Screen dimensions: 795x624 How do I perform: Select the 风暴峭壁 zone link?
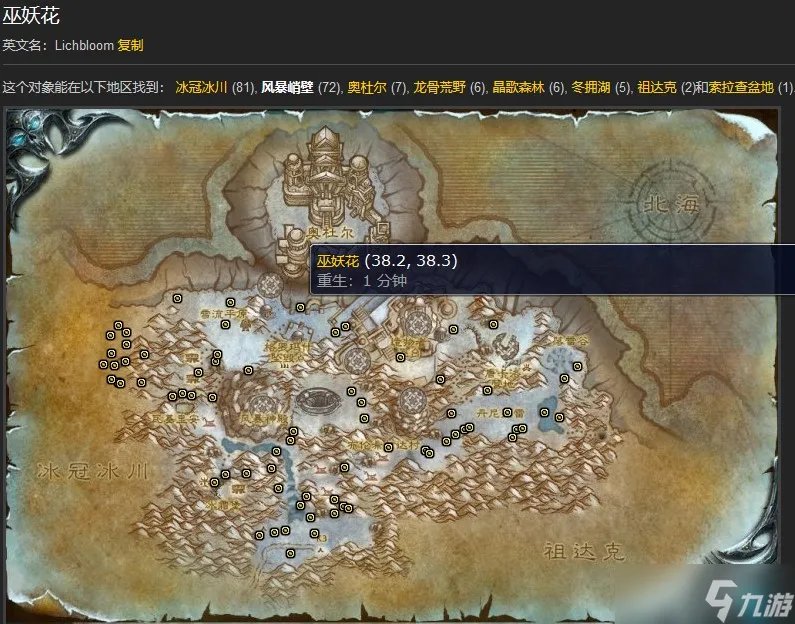(287, 87)
